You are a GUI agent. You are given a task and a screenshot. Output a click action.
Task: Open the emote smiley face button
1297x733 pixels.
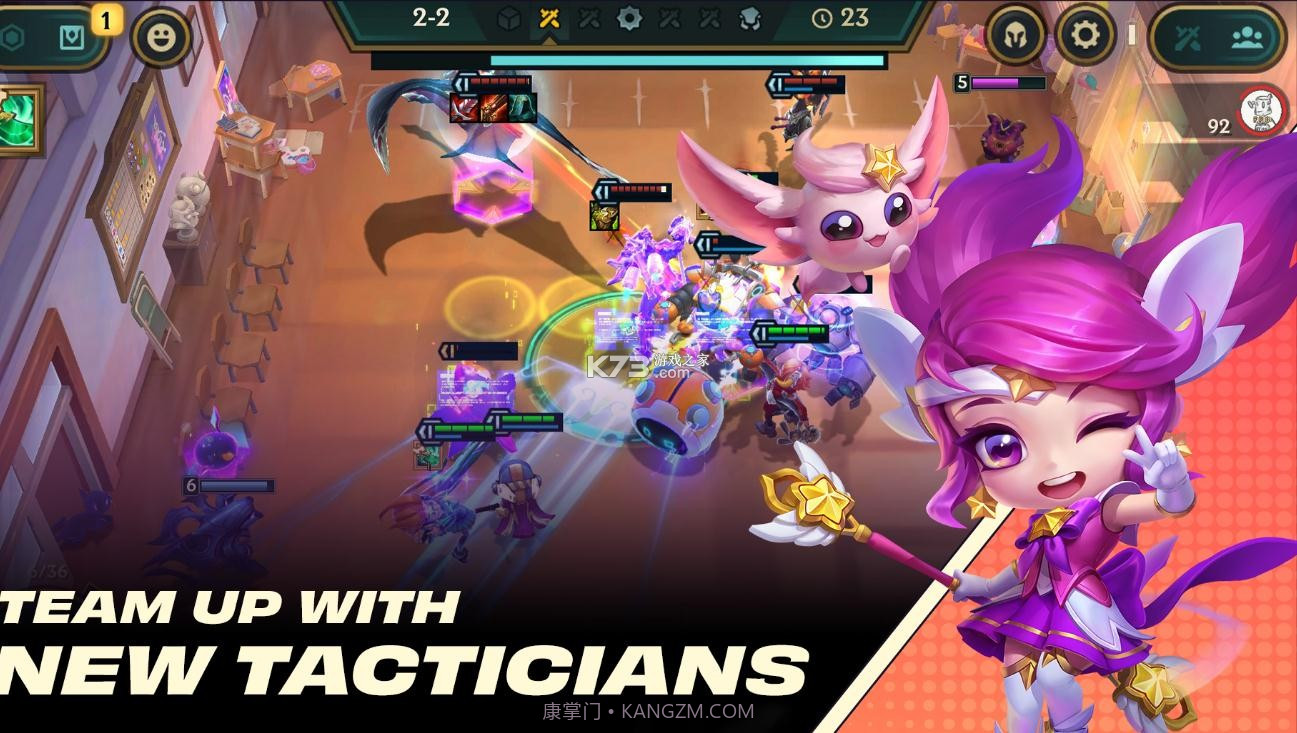click(x=161, y=39)
